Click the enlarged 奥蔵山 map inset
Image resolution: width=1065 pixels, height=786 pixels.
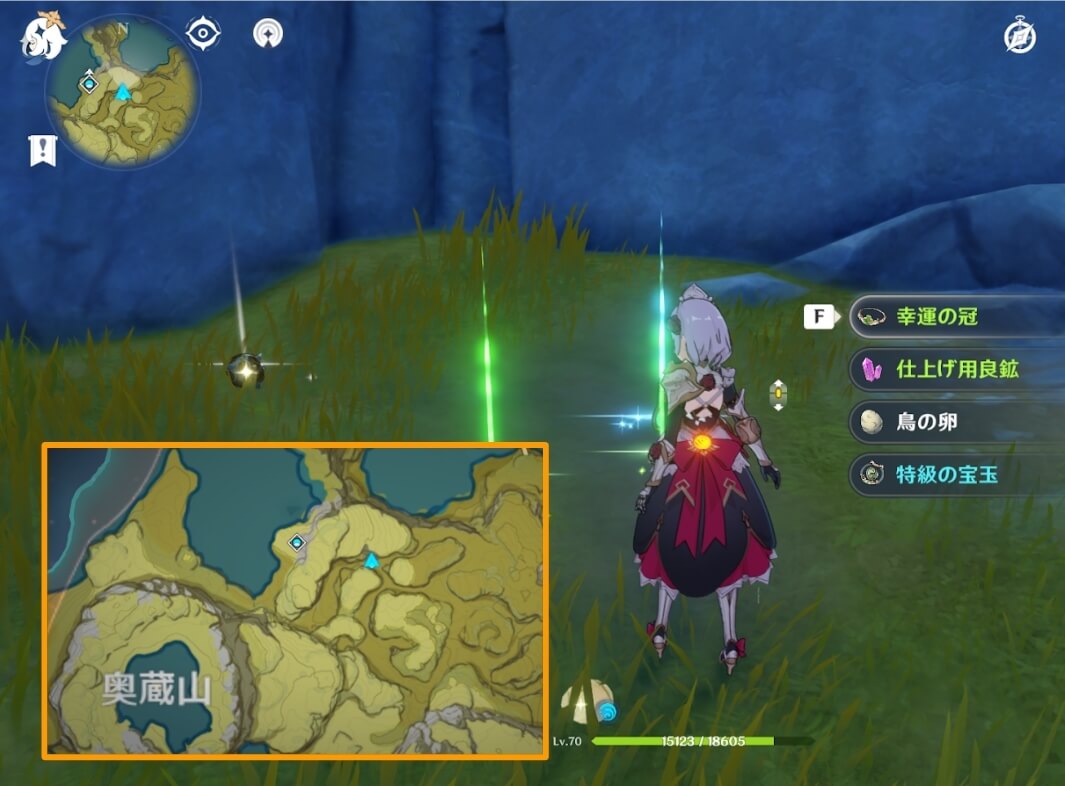pos(295,601)
